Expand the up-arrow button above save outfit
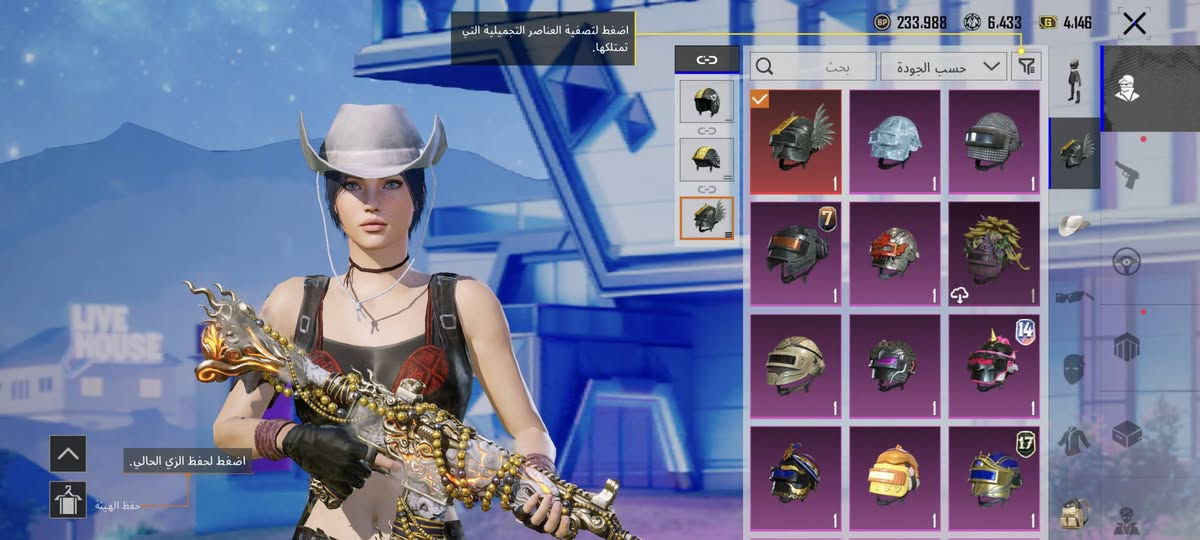1200x540 pixels. [x=68, y=454]
